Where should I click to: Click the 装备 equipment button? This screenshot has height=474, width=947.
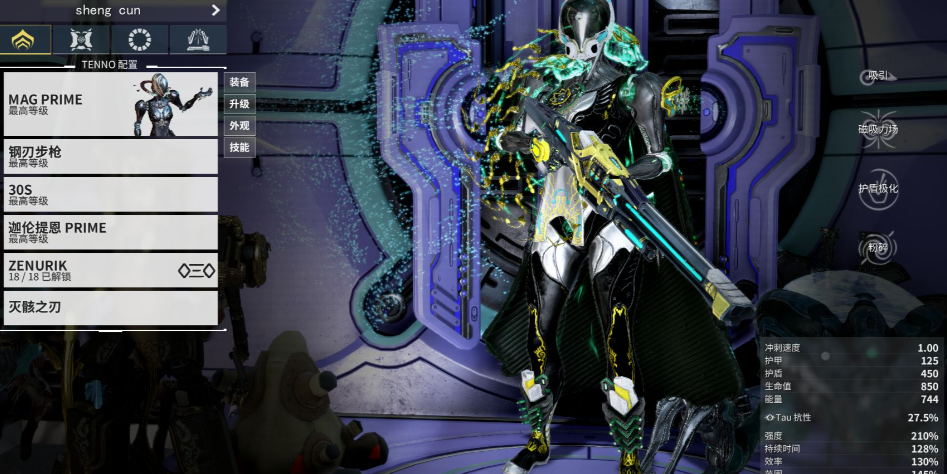[239, 82]
